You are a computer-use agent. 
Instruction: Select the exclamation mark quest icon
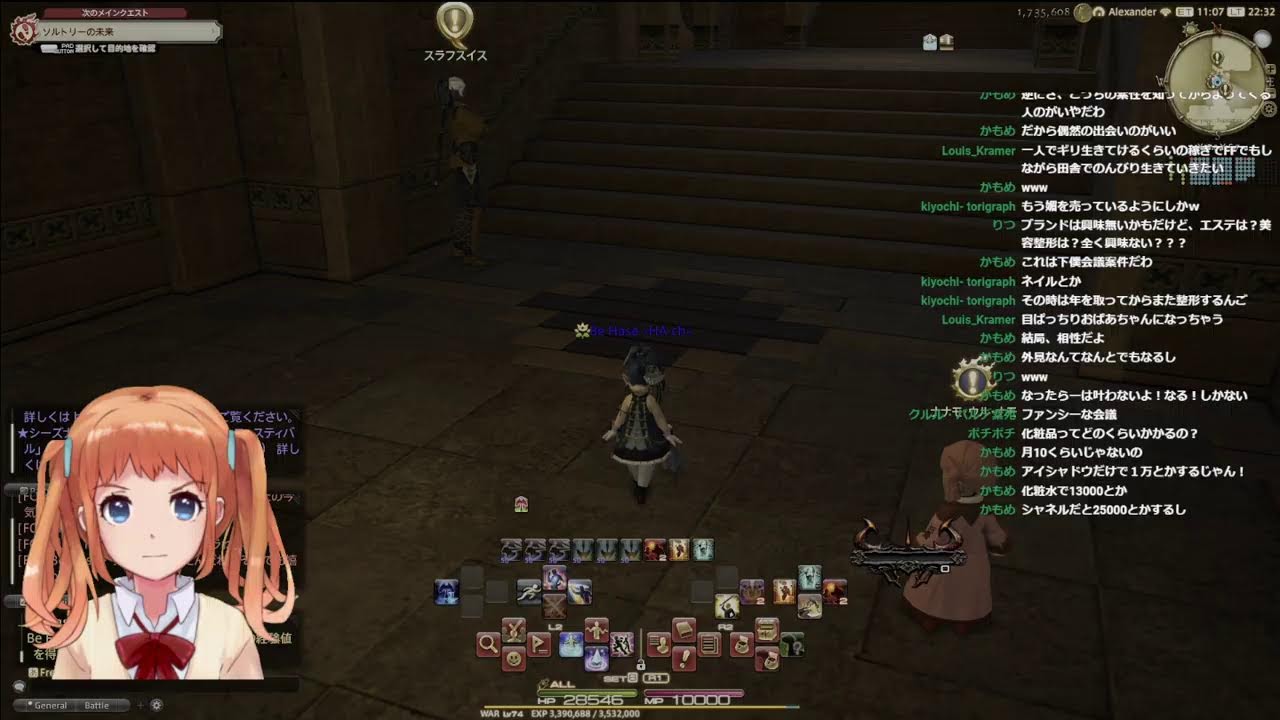(x=684, y=658)
